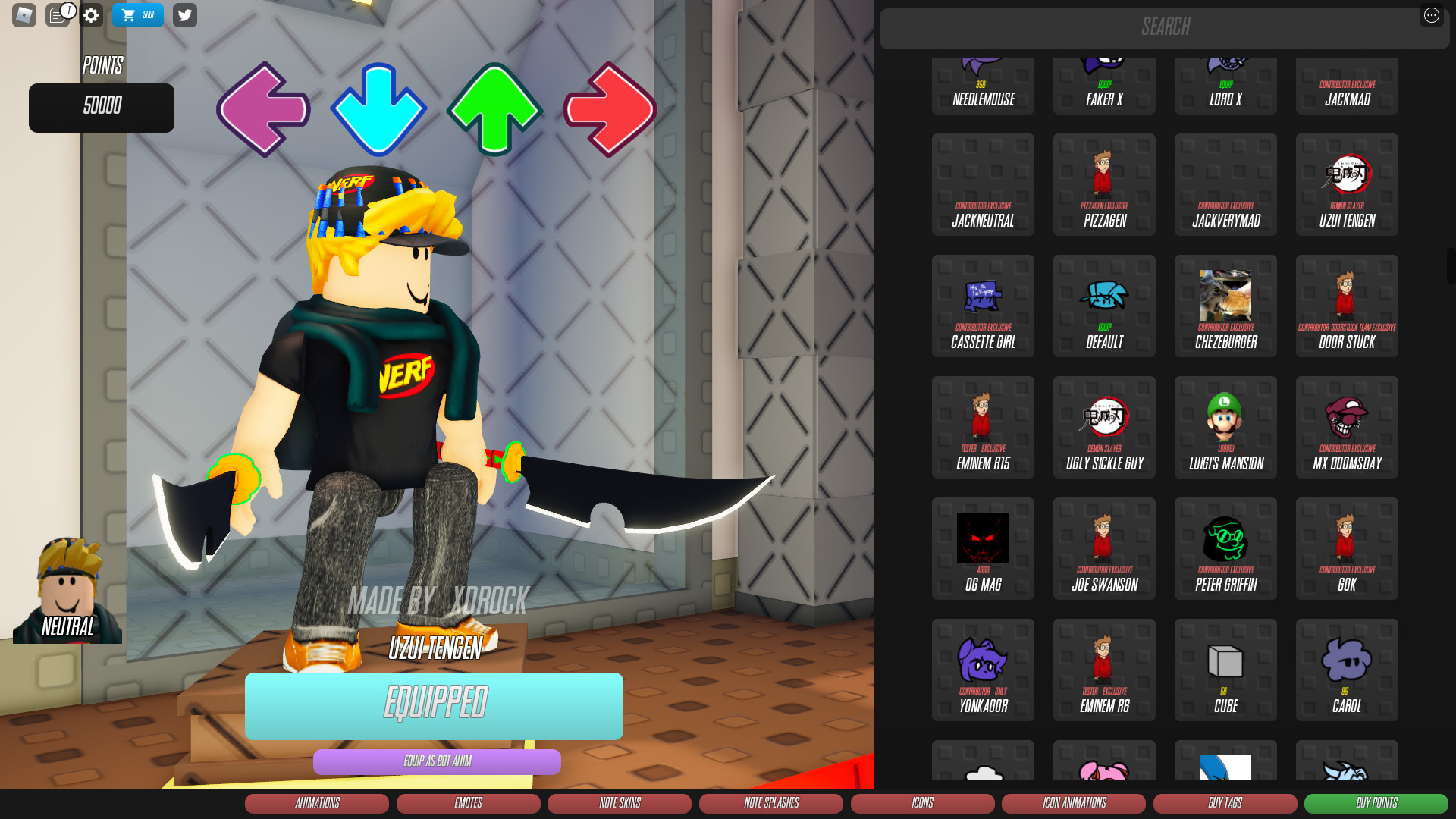1456x819 pixels.
Task: Open the settings gear icon
Action: coord(90,15)
